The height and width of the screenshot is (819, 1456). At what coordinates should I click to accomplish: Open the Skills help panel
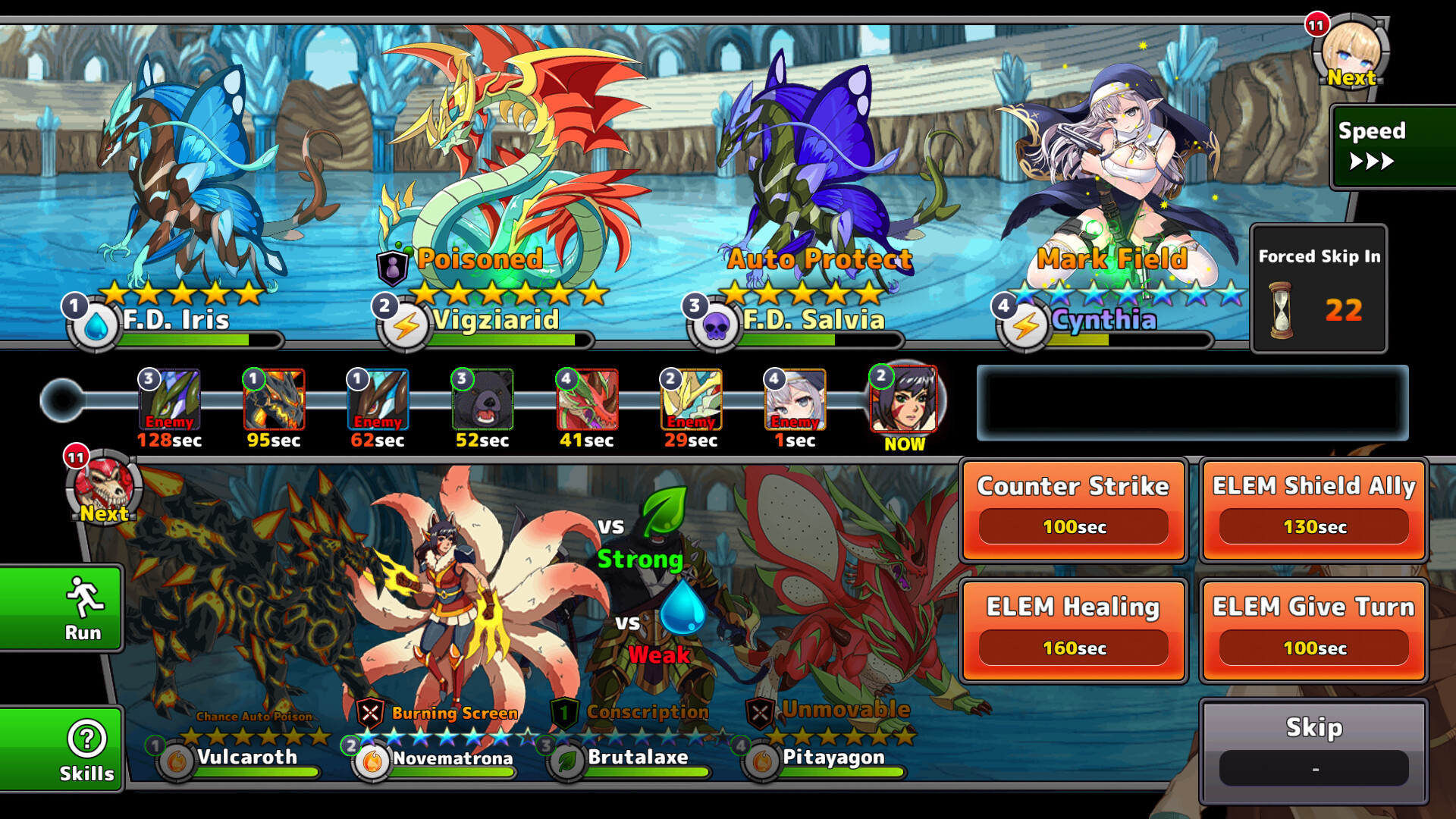coord(61,749)
